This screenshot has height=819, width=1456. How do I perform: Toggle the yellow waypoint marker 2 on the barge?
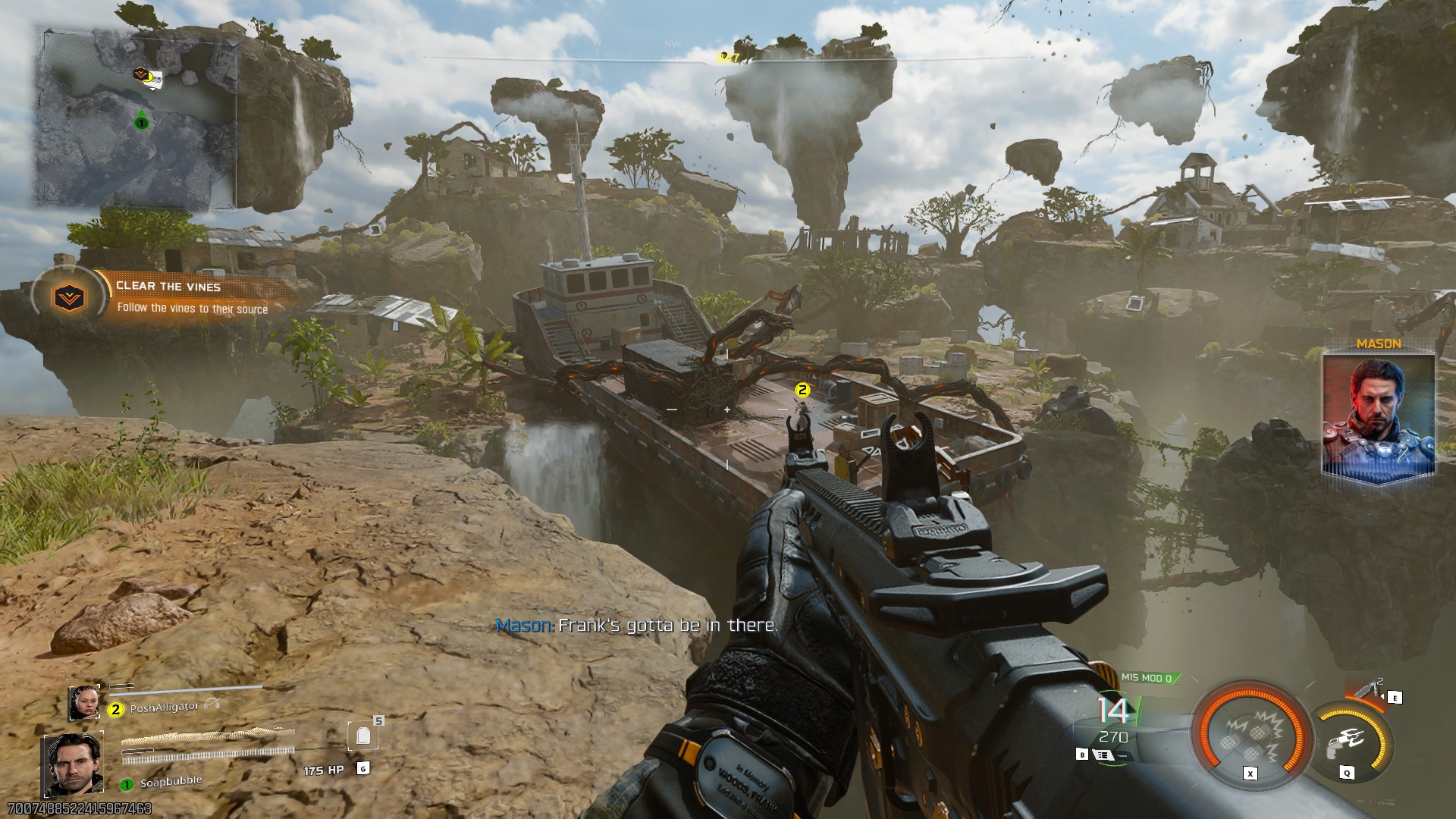[x=801, y=391]
